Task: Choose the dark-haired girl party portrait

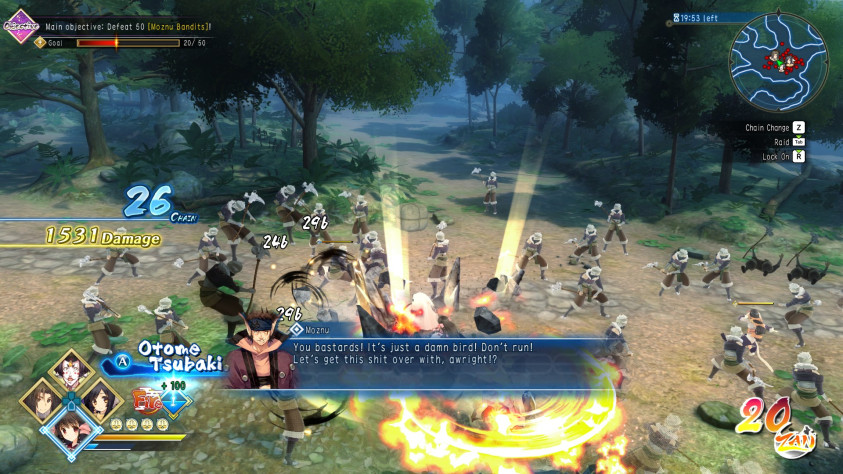Action: point(99,399)
